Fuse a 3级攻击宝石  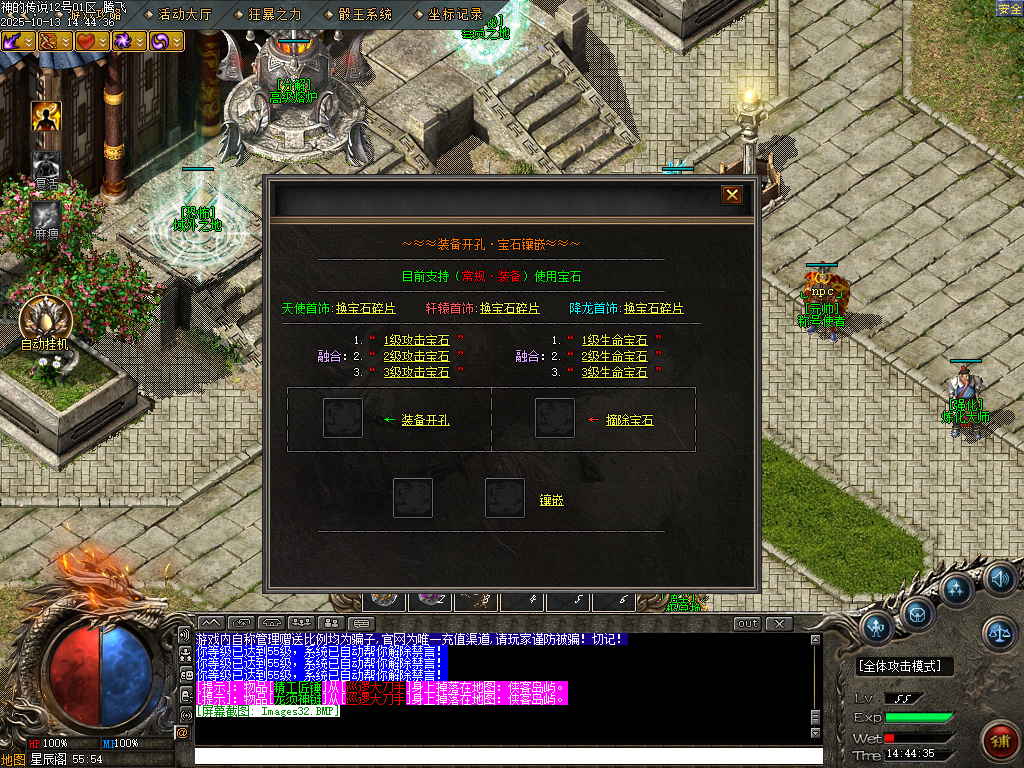point(416,372)
